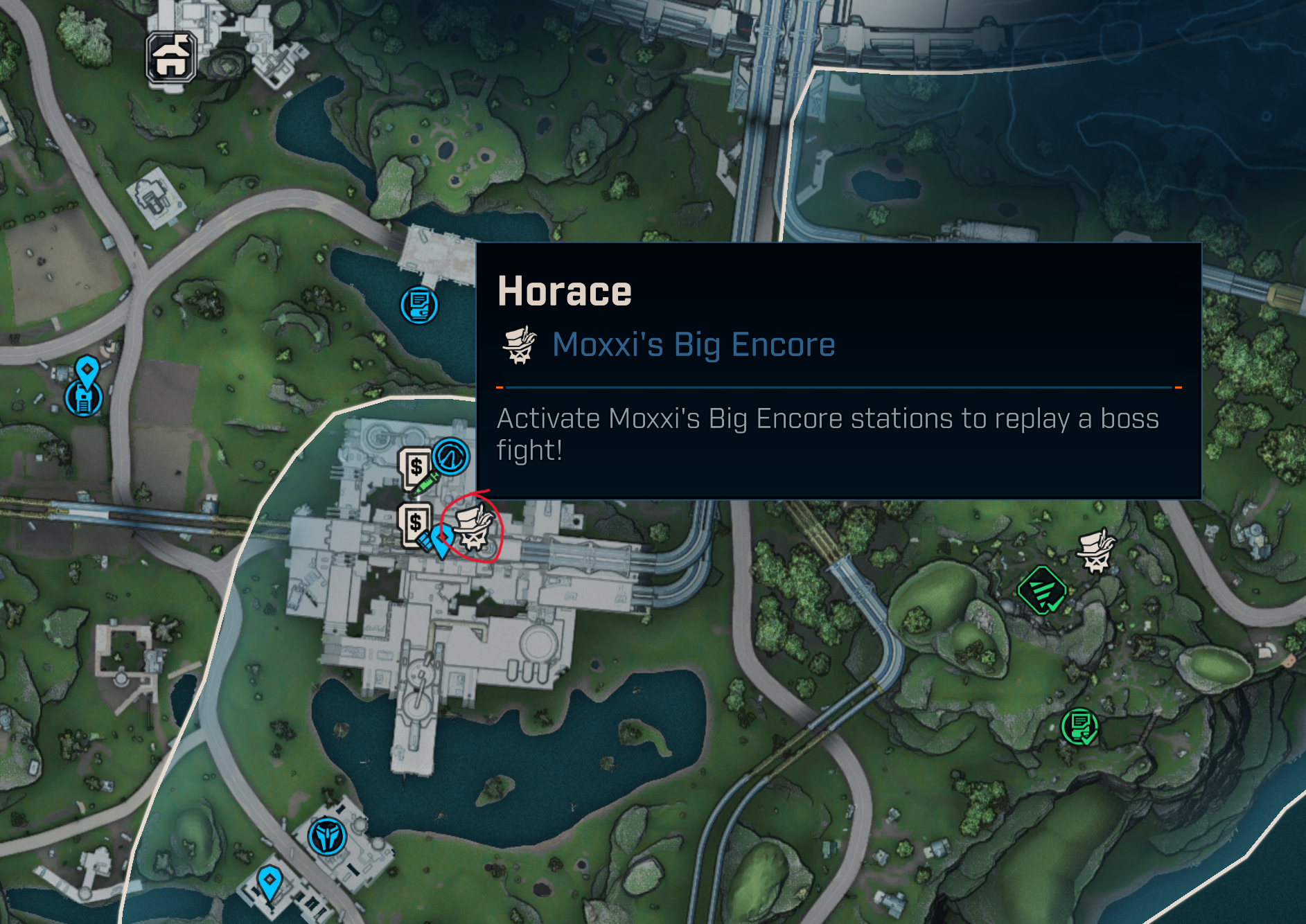Click the red-circled Moxxi's Big Encore skull marker
Viewport: 1306px width, 924px height.
pyautogui.click(x=474, y=528)
